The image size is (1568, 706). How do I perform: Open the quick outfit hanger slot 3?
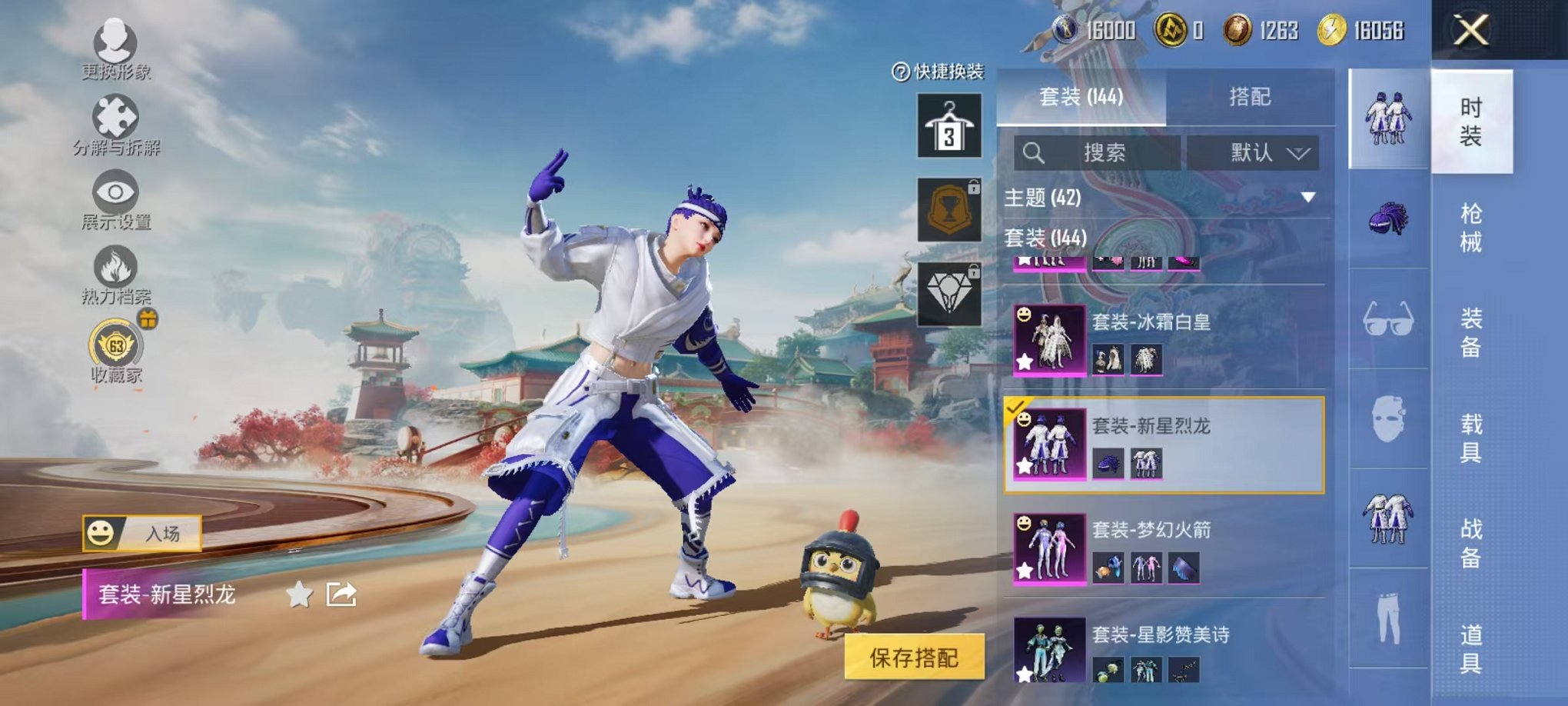[x=951, y=127]
